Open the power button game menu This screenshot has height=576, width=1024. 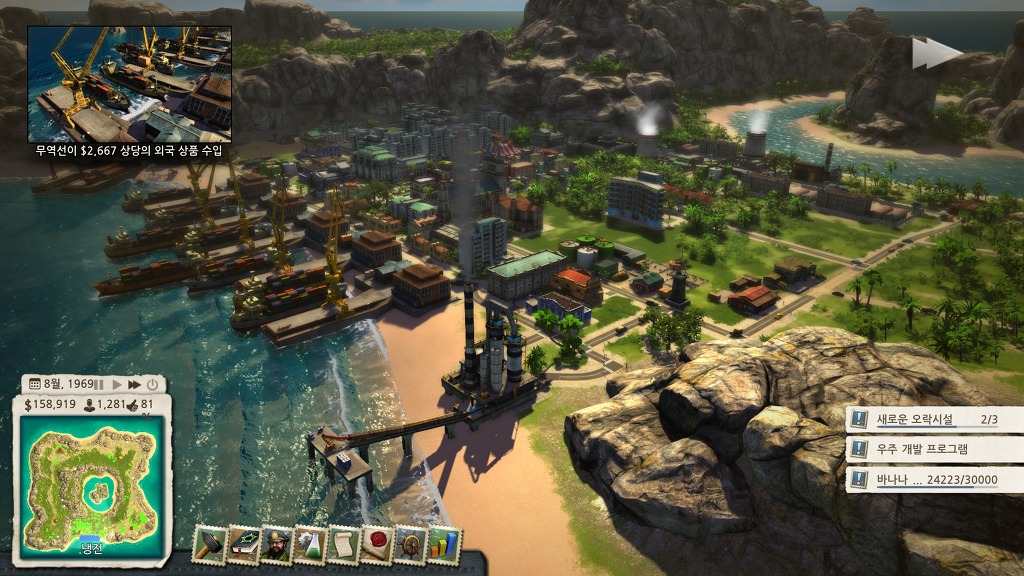152,384
